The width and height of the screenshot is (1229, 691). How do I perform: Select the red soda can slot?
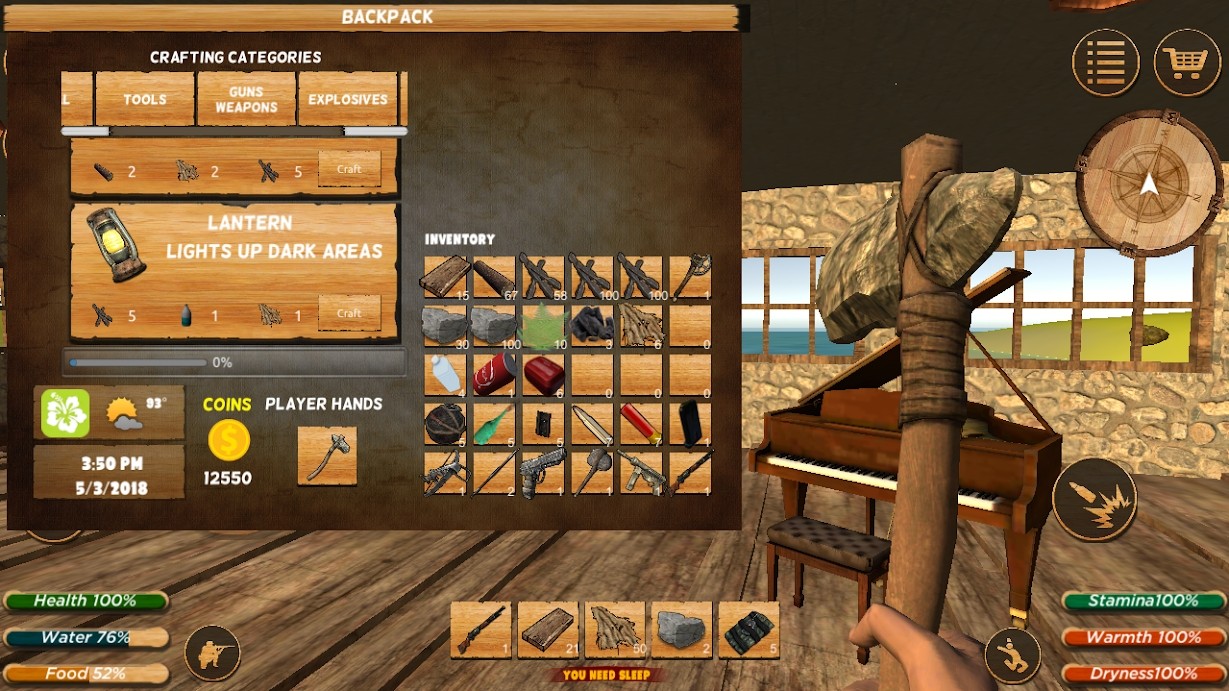point(495,374)
